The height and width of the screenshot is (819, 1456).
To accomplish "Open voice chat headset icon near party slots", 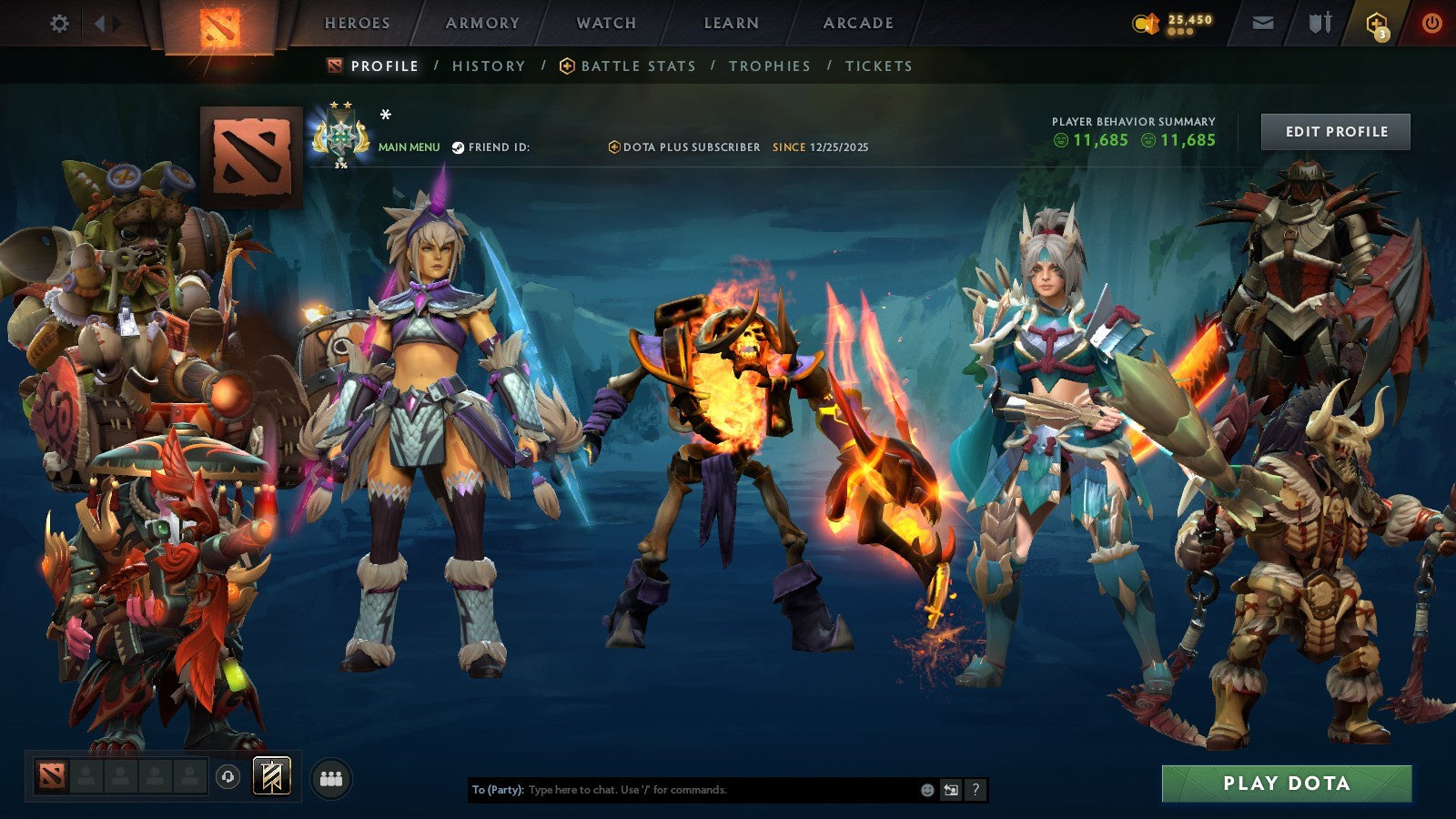I will pyautogui.click(x=227, y=775).
